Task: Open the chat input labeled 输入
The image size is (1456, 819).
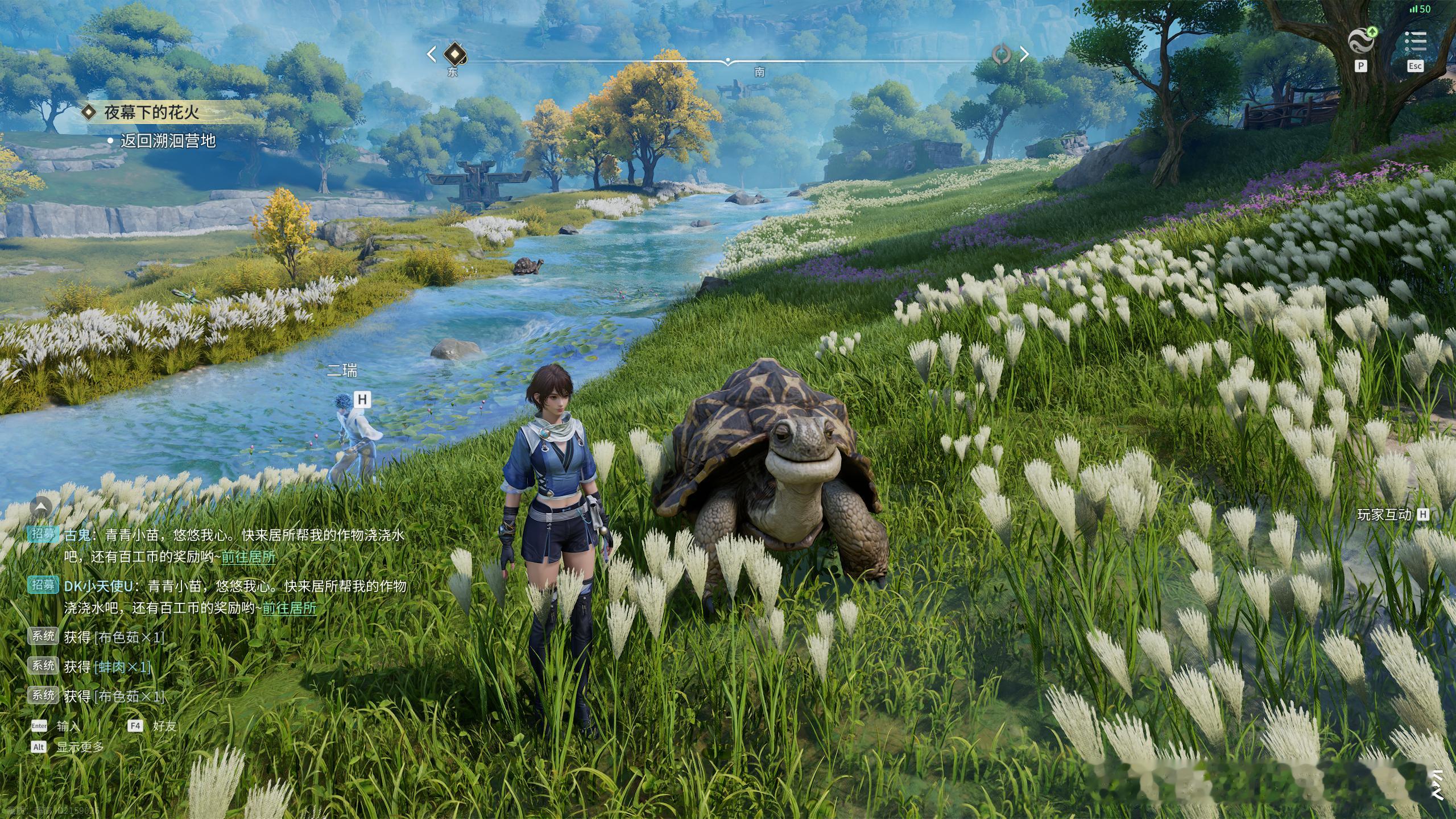Action: (68, 726)
